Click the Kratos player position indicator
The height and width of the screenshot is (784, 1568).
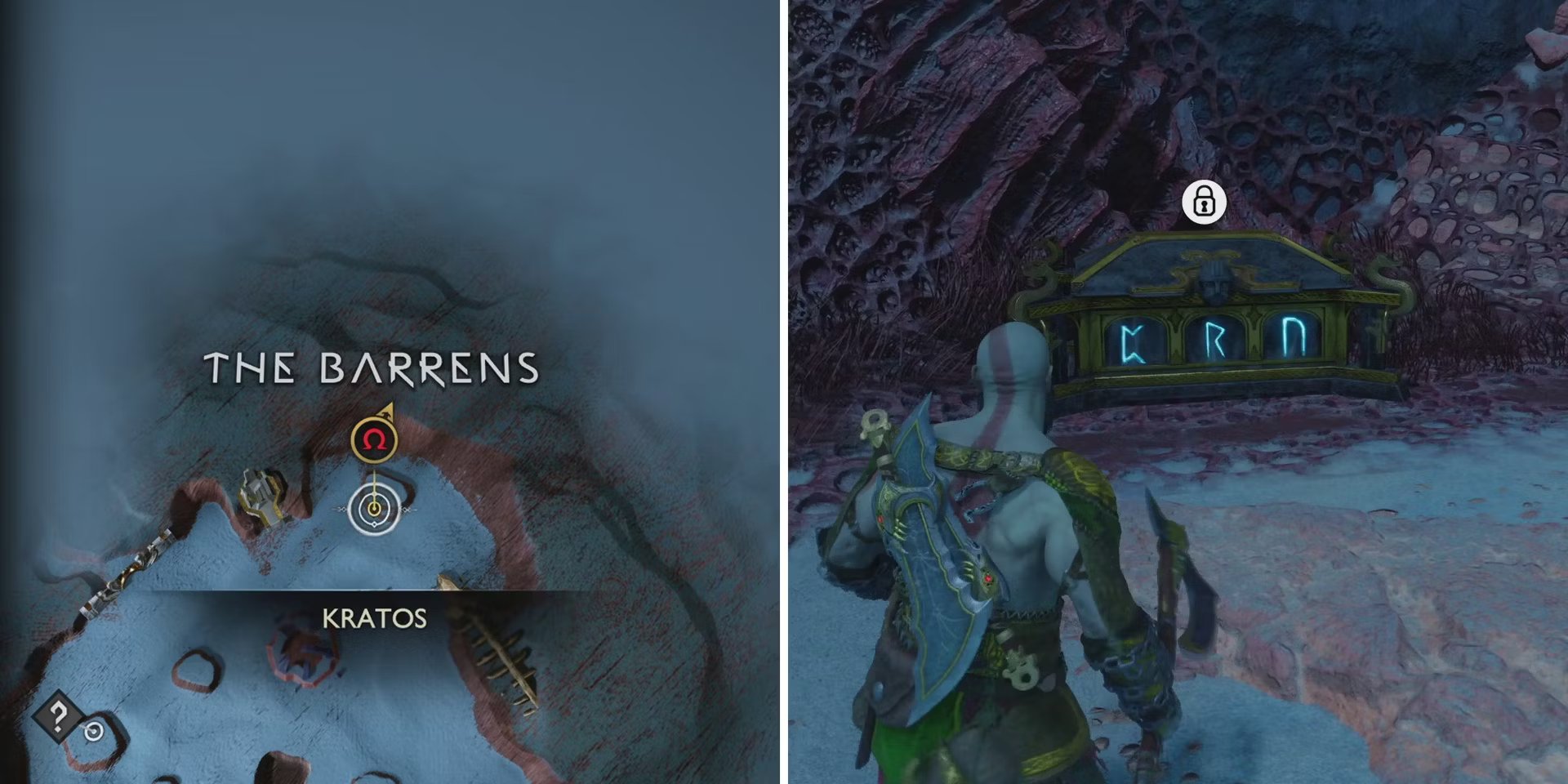374,508
